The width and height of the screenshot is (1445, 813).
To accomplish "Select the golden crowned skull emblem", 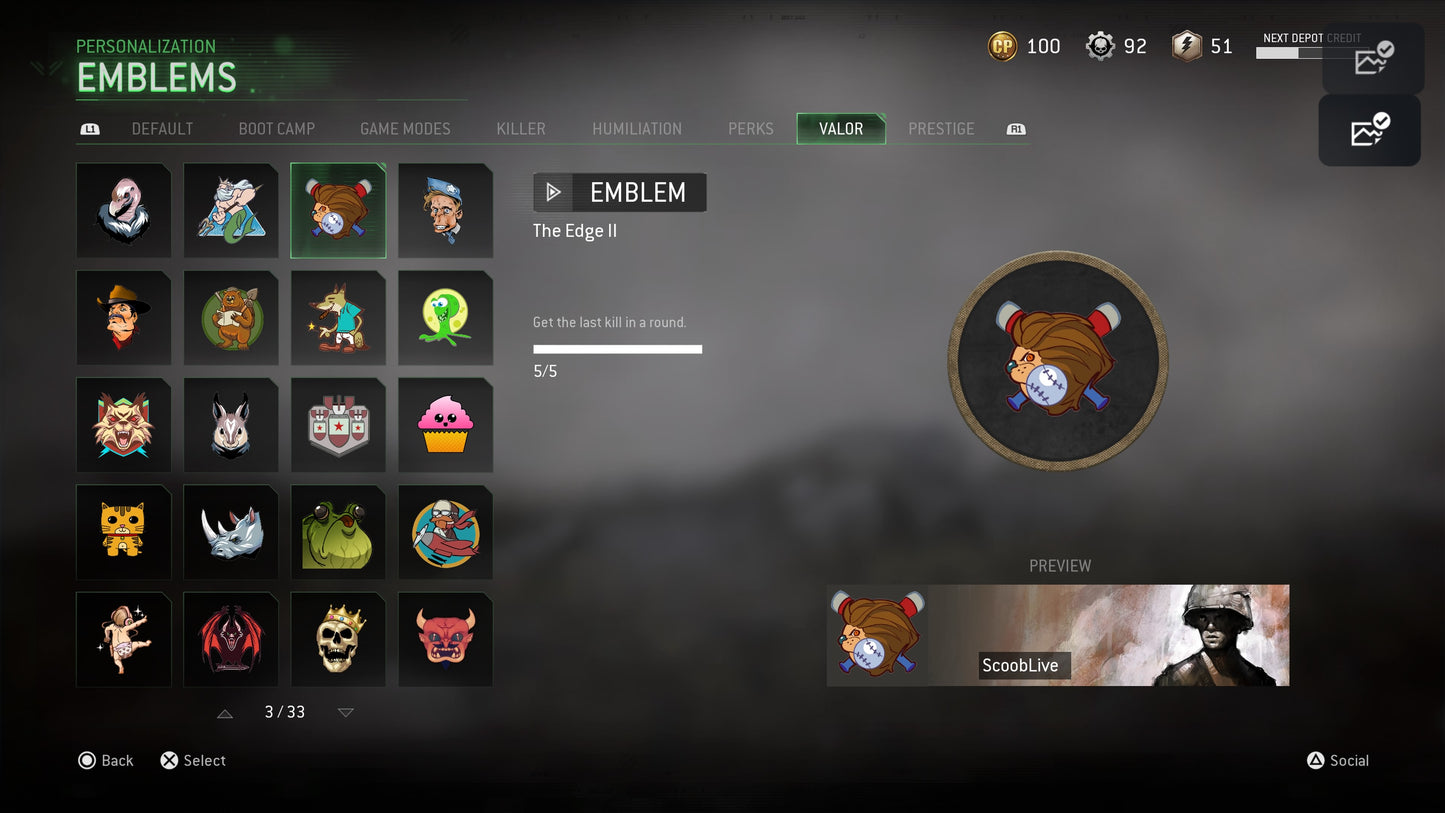I will tap(338, 639).
